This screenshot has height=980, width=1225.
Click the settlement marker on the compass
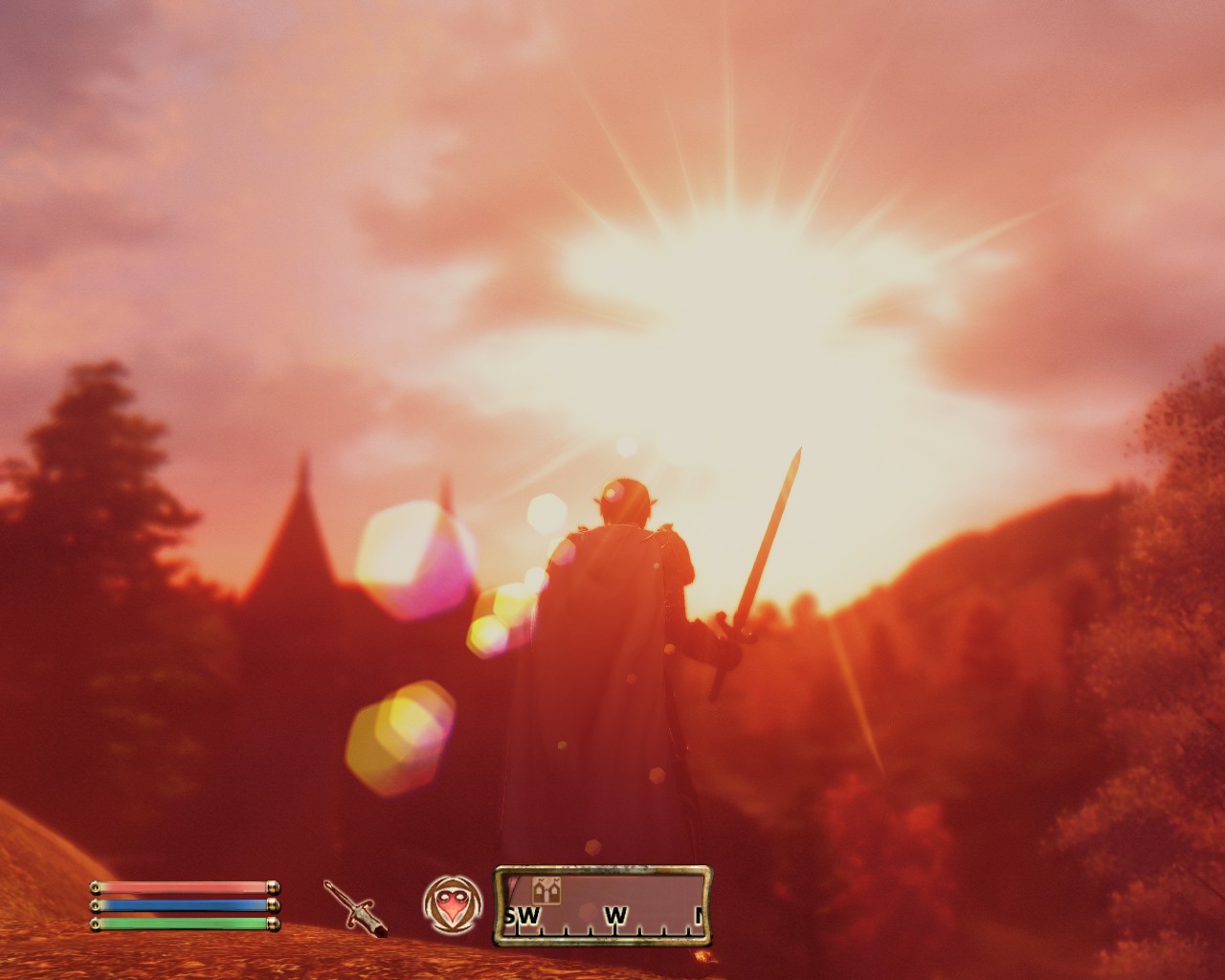click(546, 892)
